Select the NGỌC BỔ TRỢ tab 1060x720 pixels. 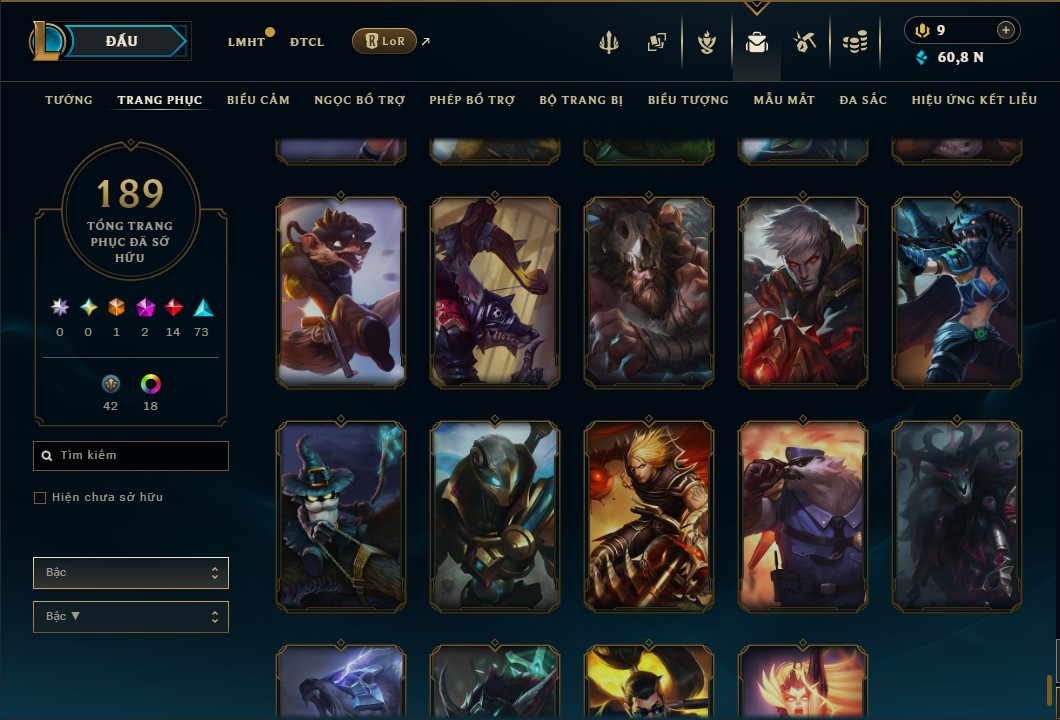point(359,100)
